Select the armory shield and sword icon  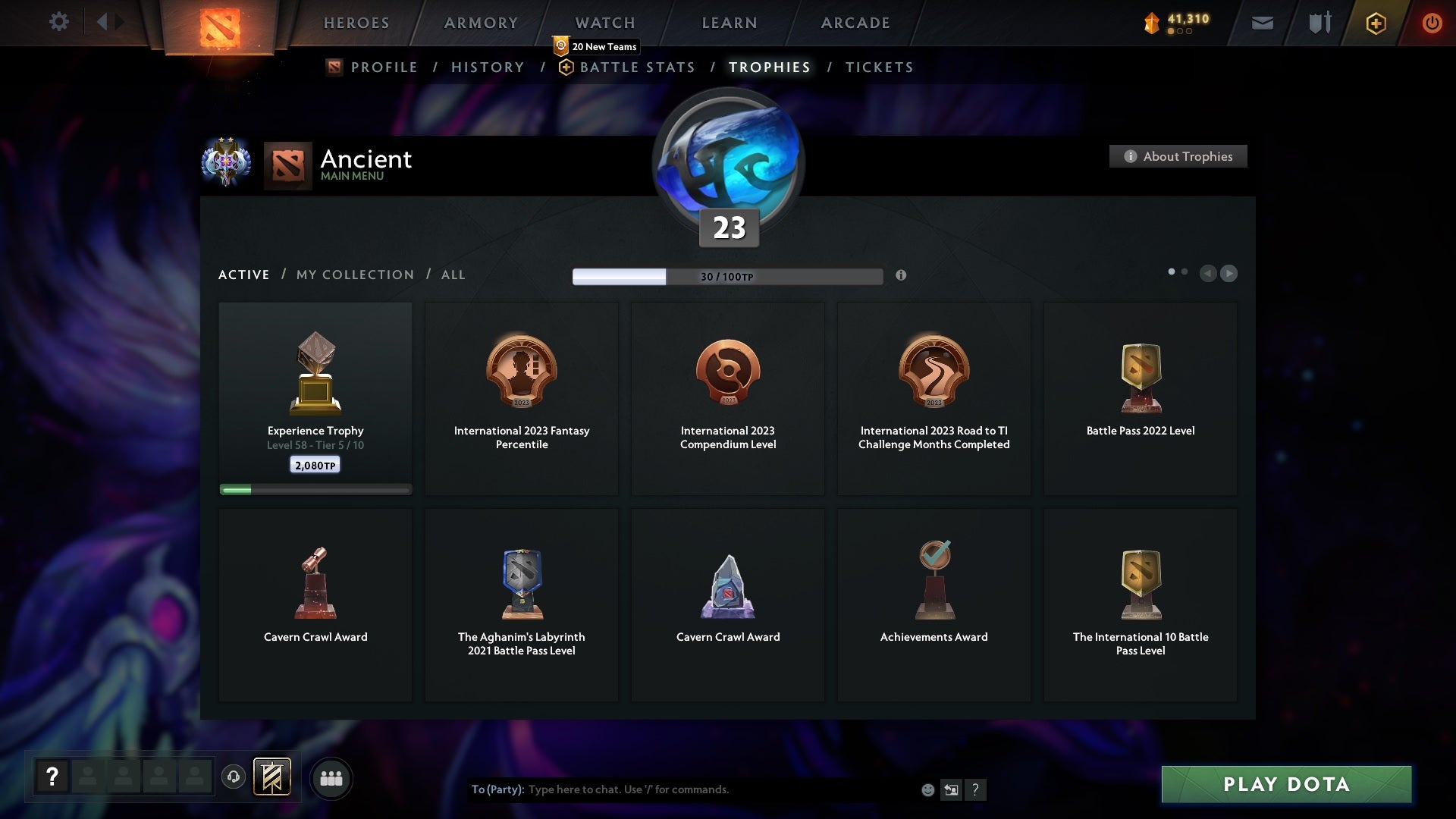coord(1319,23)
